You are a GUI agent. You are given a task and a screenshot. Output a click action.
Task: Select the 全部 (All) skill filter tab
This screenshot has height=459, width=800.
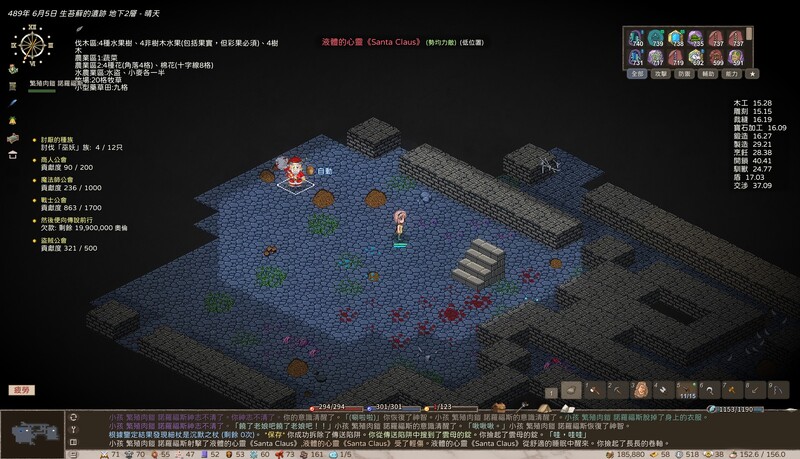click(x=637, y=74)
